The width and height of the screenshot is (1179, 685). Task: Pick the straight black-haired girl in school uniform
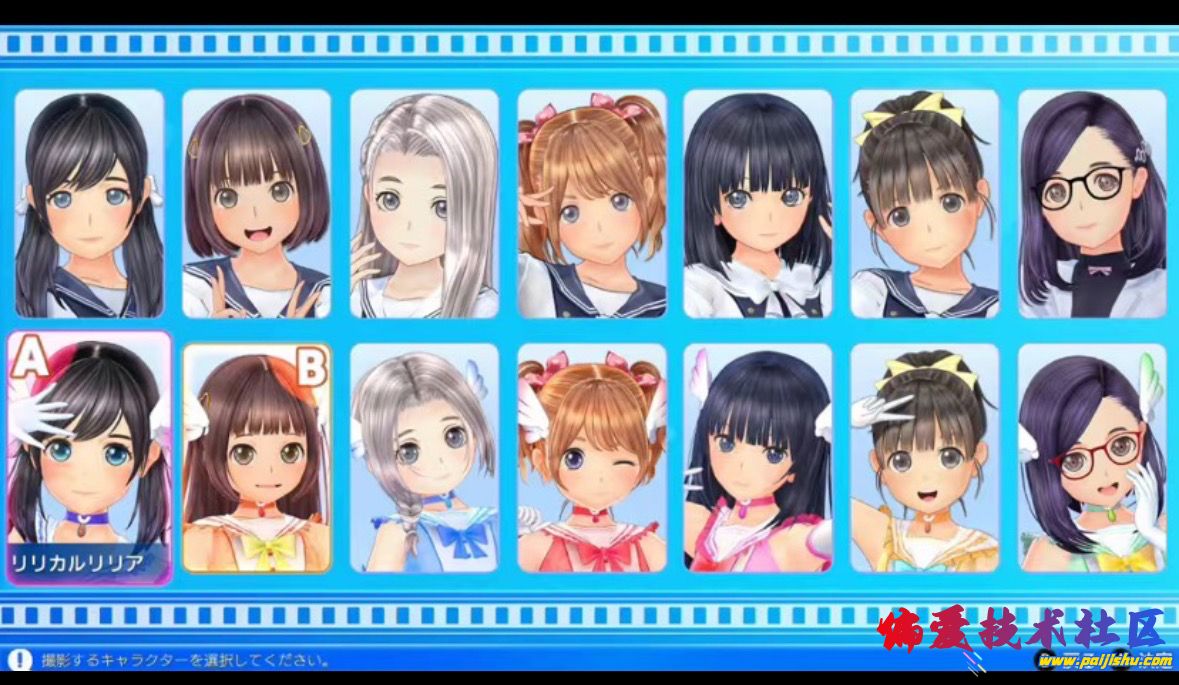758,203
